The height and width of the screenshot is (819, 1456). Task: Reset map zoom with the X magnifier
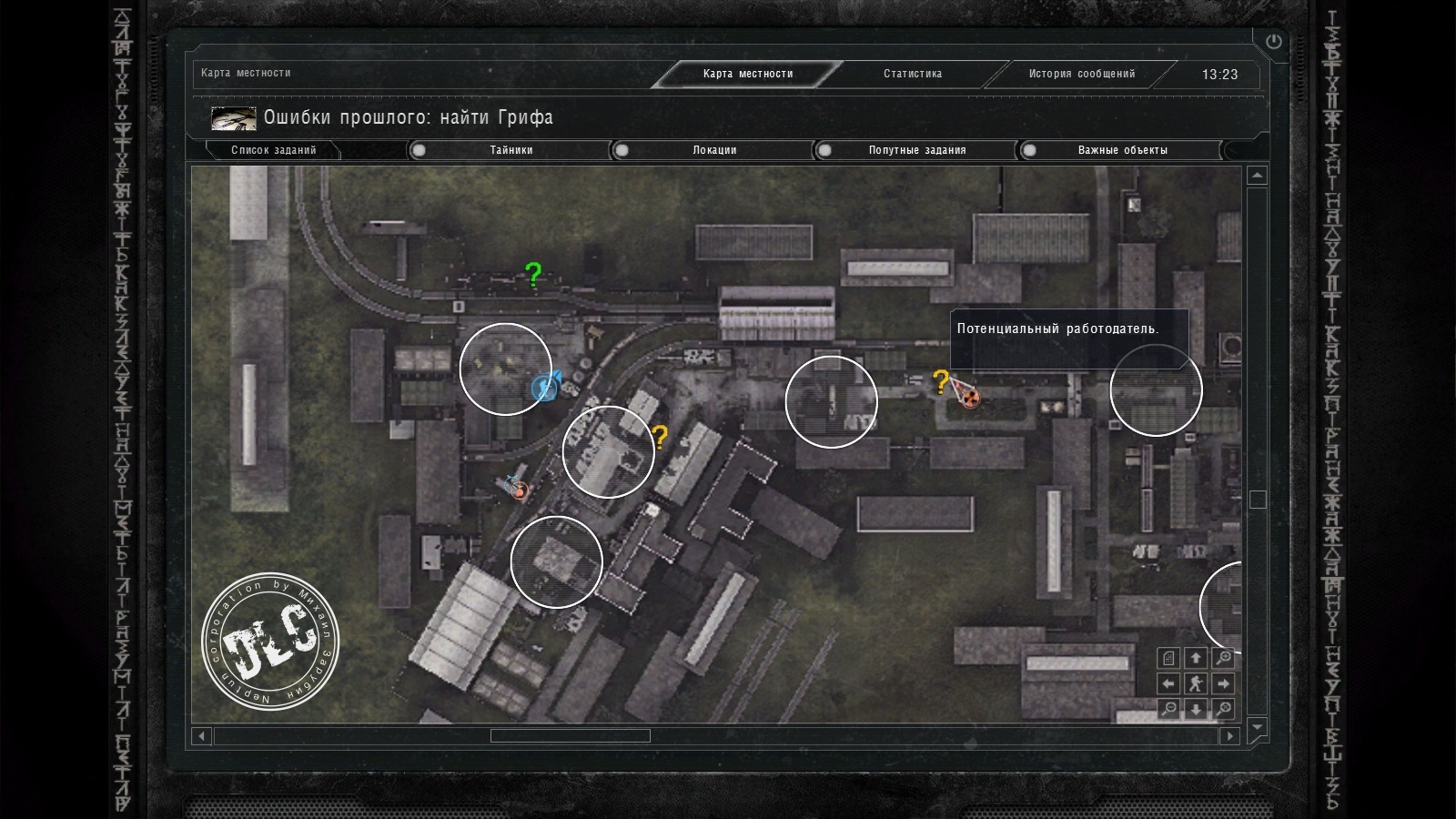1224,709
